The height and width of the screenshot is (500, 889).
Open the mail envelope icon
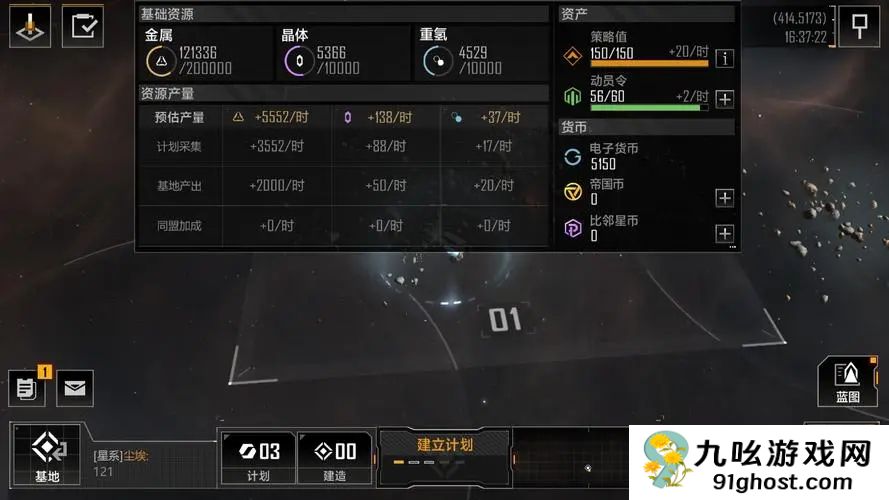74,388
